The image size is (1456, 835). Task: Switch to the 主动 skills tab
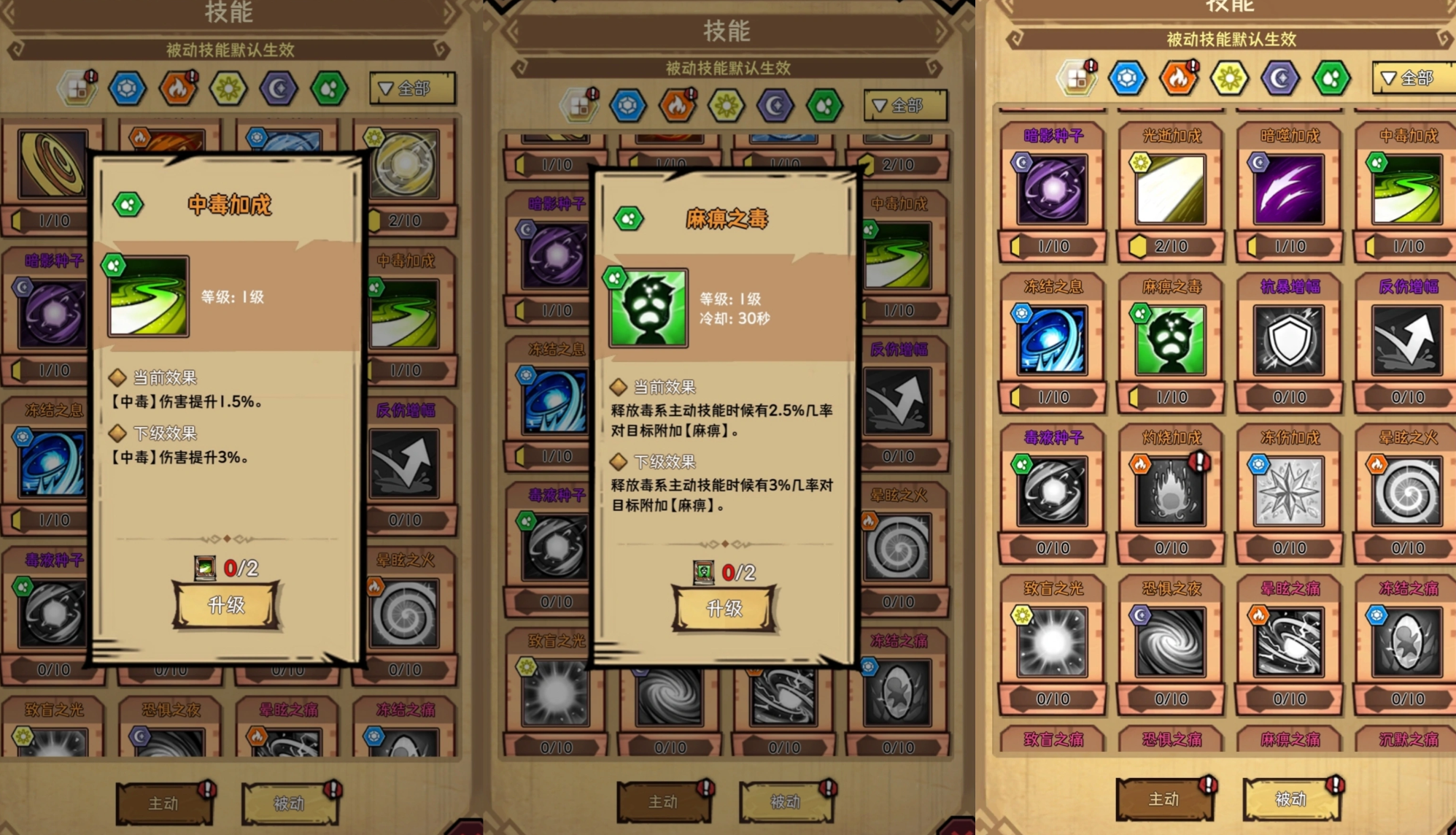click(1163, 800)
